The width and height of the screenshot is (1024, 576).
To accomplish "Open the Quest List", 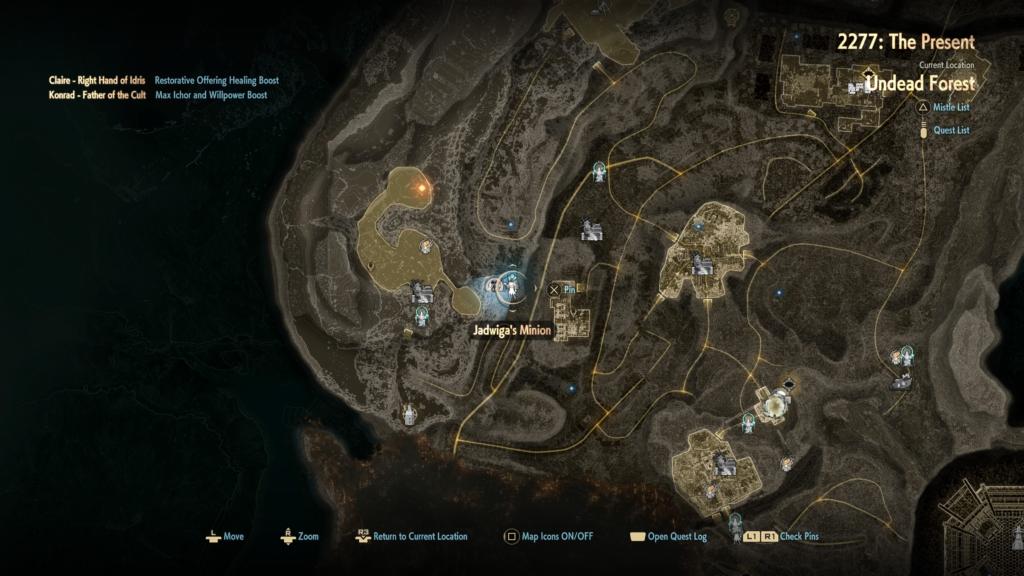I will (949, 129).
